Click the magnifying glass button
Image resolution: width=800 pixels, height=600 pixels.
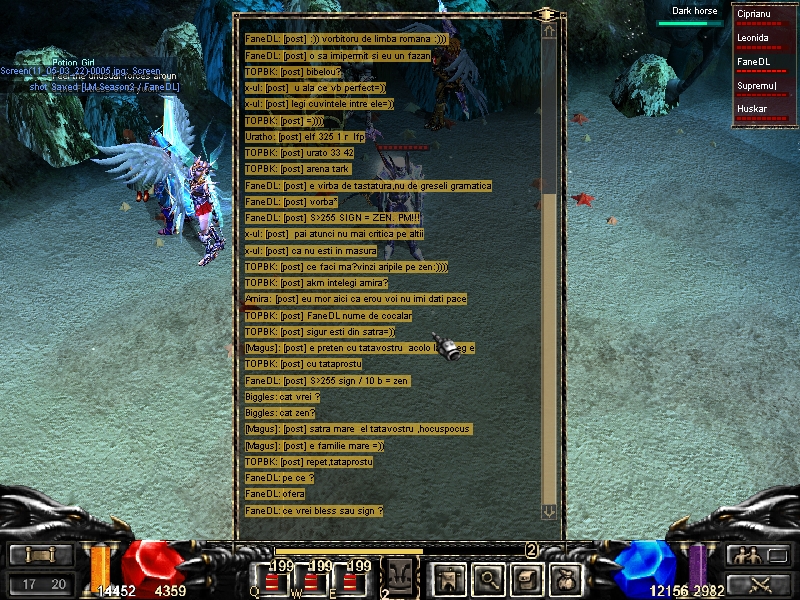[488, 577]
